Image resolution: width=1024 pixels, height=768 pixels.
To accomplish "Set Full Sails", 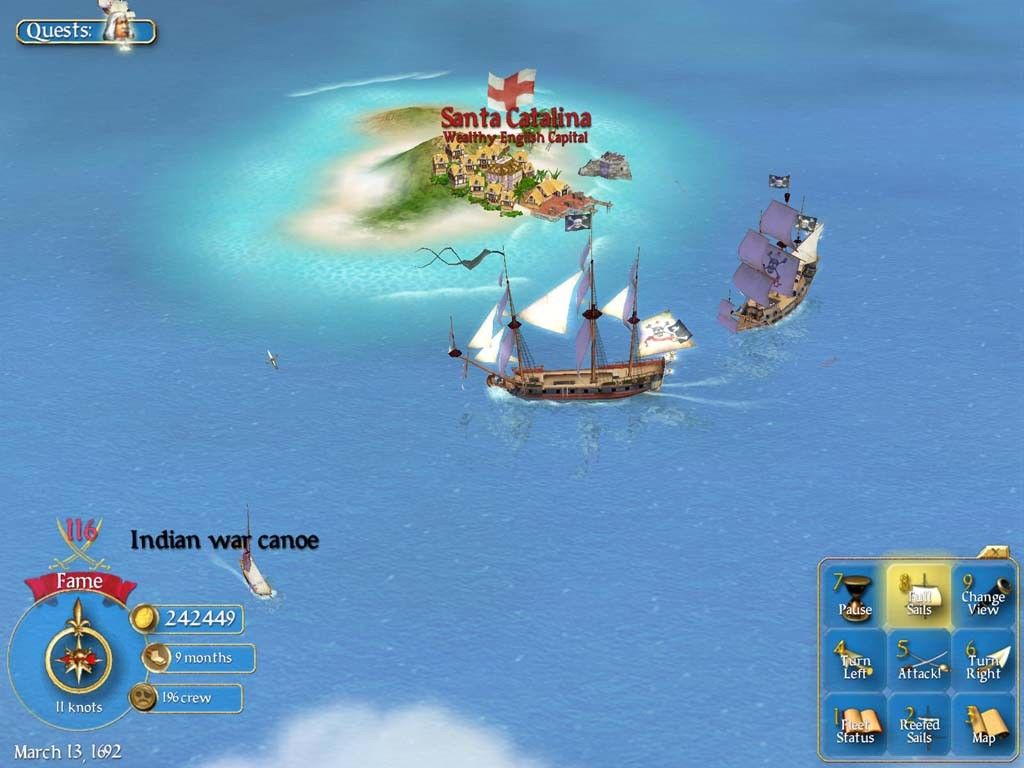I will point(919,595).
